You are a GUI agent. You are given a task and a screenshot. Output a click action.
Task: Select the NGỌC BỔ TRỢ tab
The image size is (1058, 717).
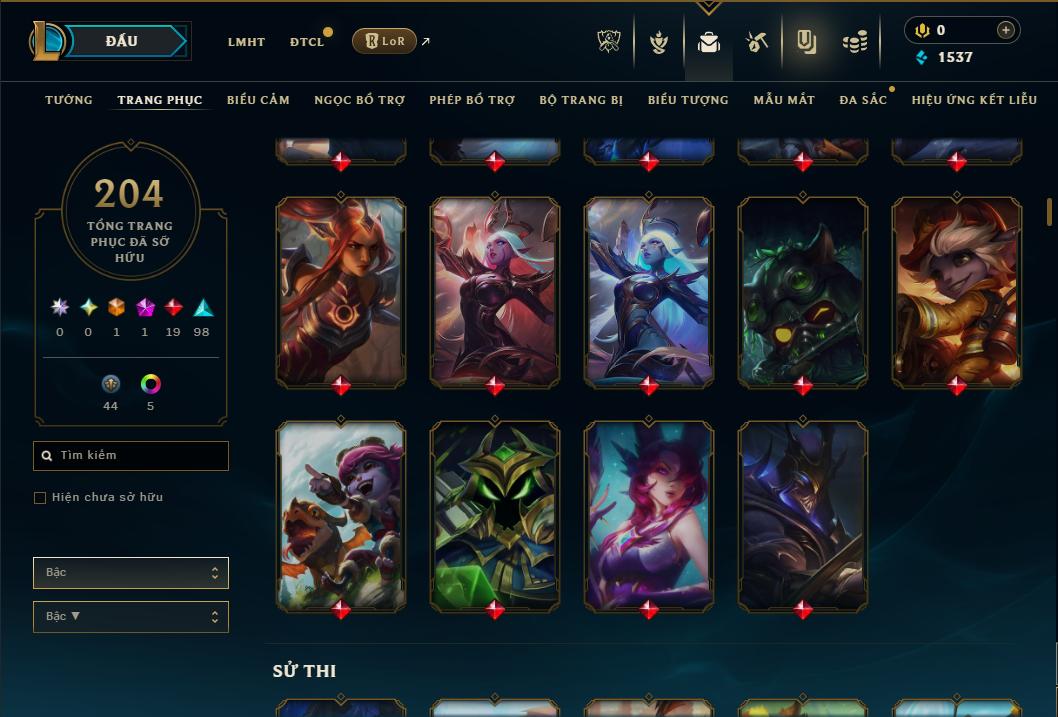click(x=359, y=100)
